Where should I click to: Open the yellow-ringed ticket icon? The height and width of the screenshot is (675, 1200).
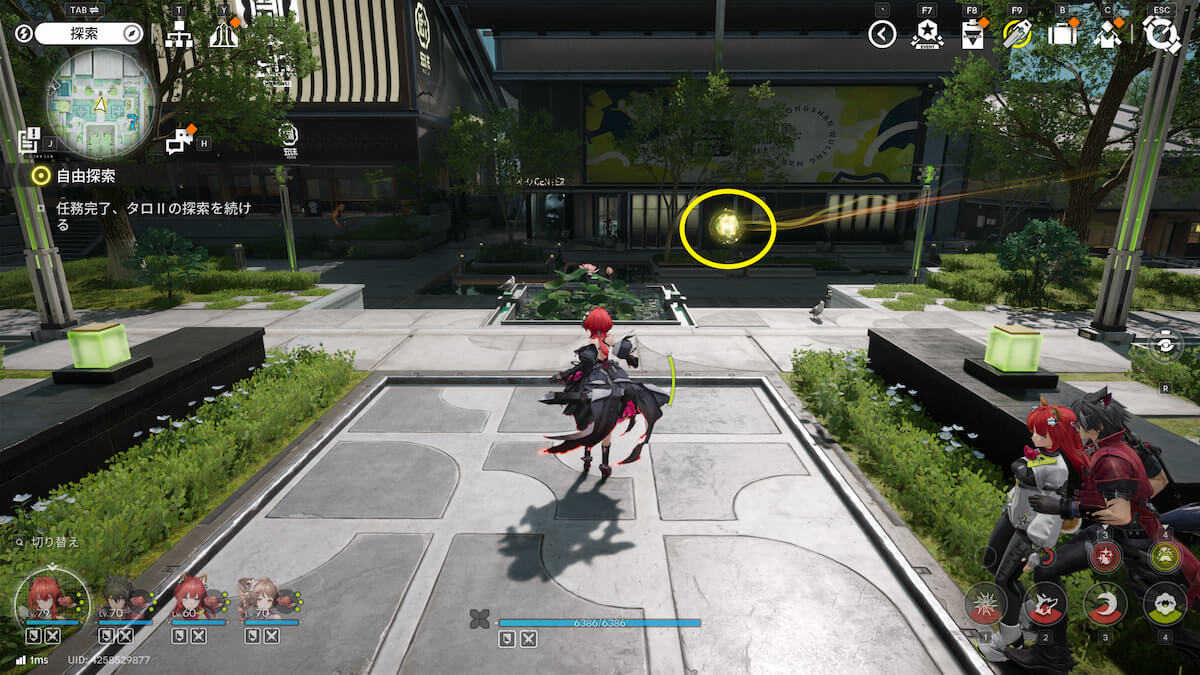1016,35
